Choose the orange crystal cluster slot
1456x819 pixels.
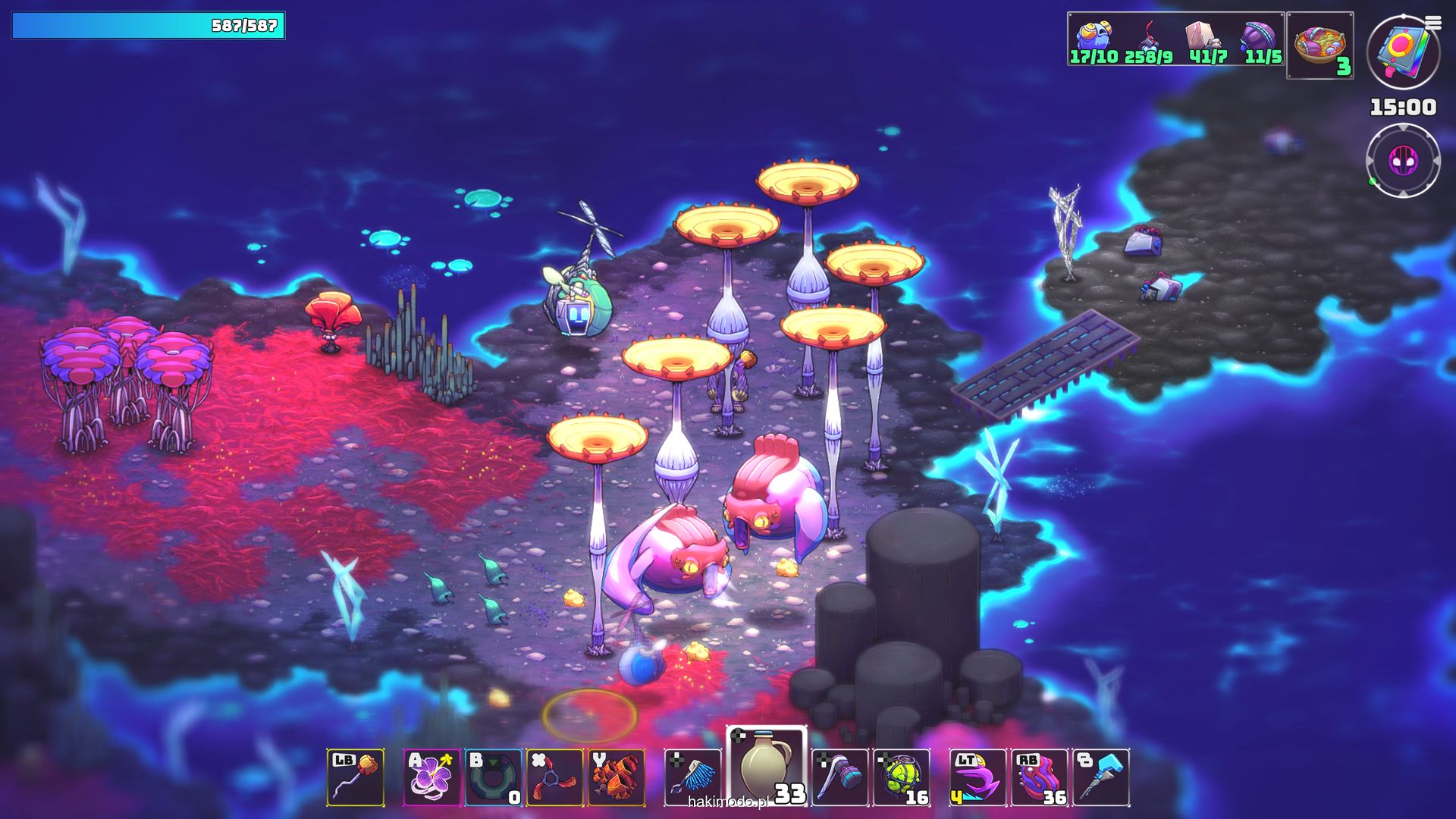pyautogui.click(x=616, y=777)
